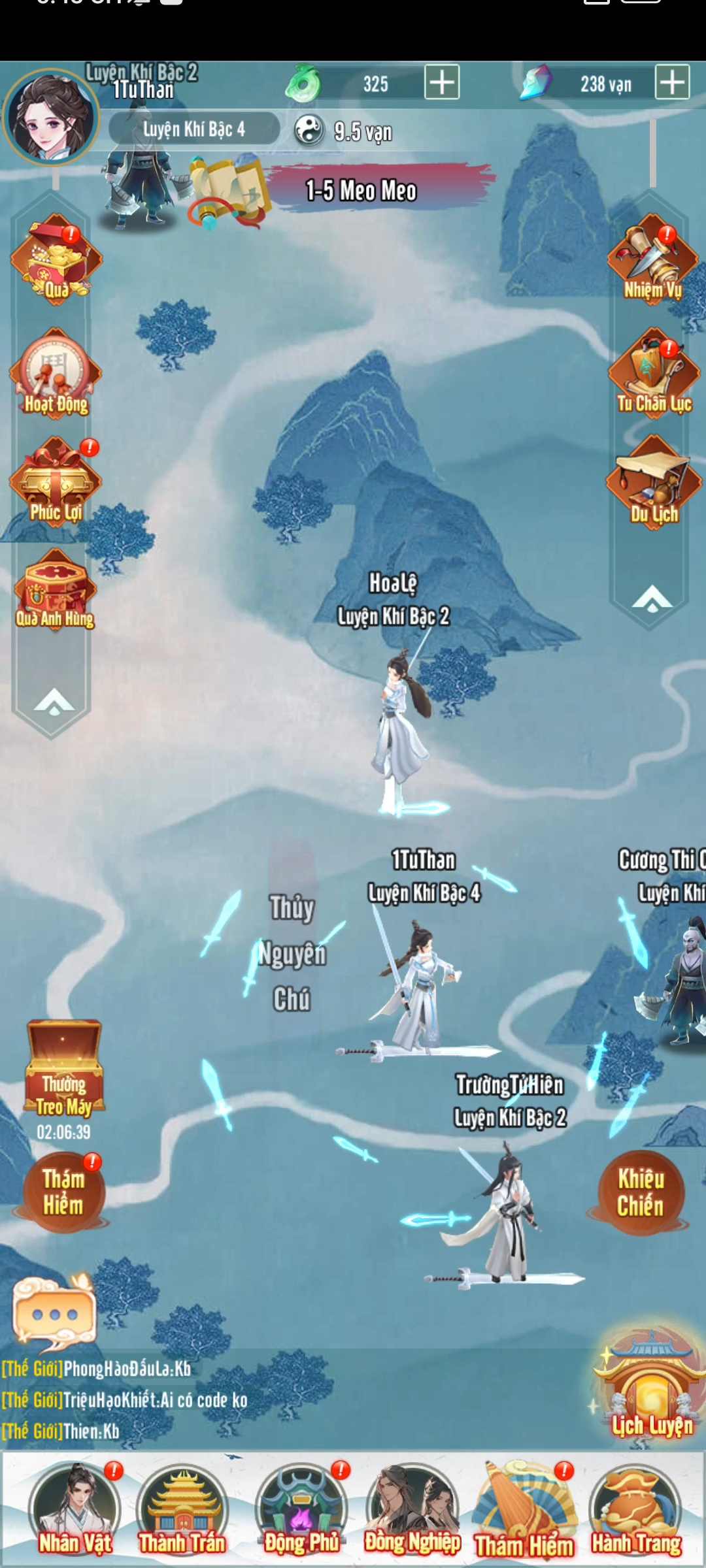Go to Thành Trấn town
The image size is (706, 1568).
click(x=182, y=1512)
